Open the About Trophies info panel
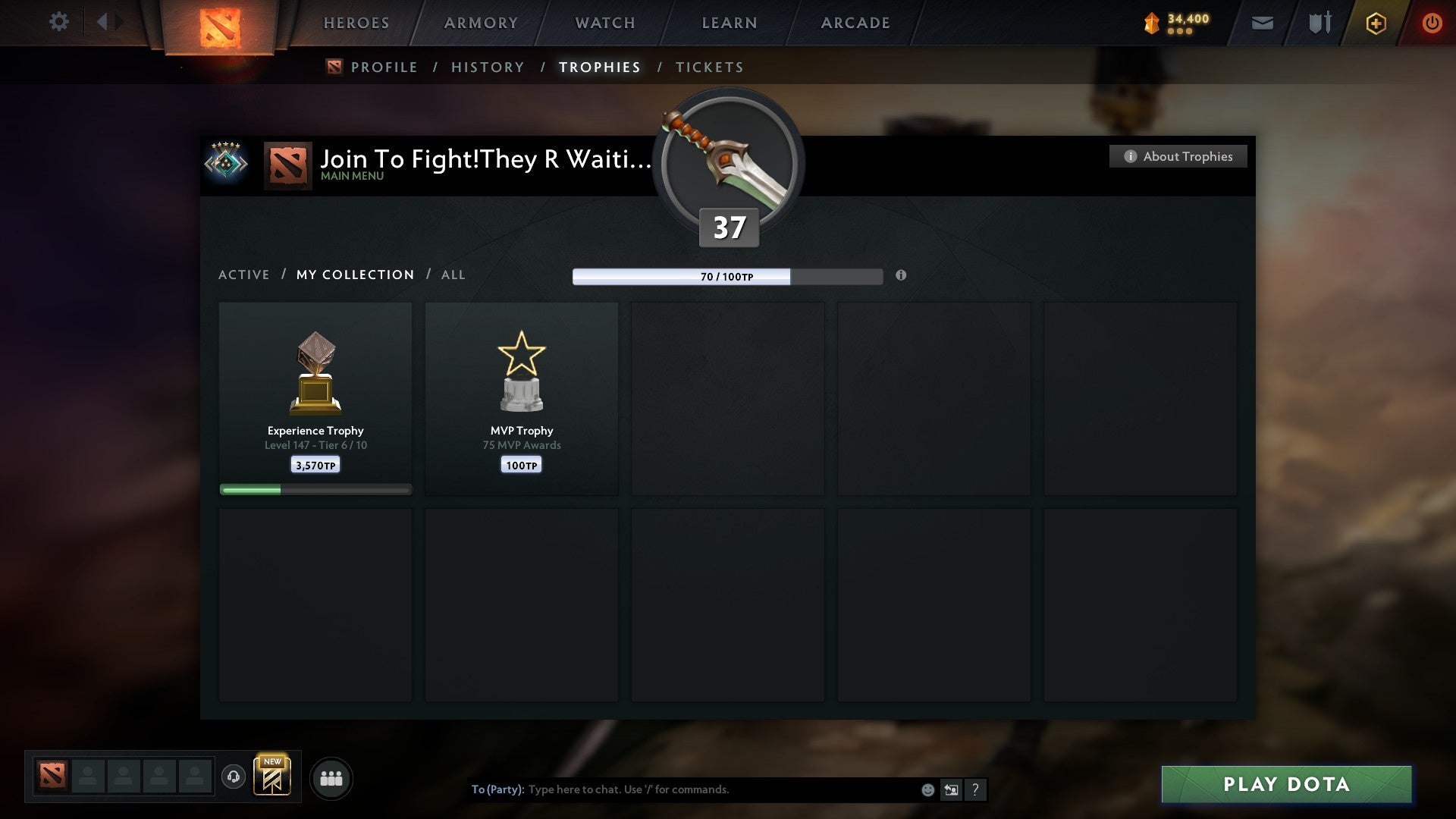The height and width of the screenshot is (819, 1456). 1178,156
